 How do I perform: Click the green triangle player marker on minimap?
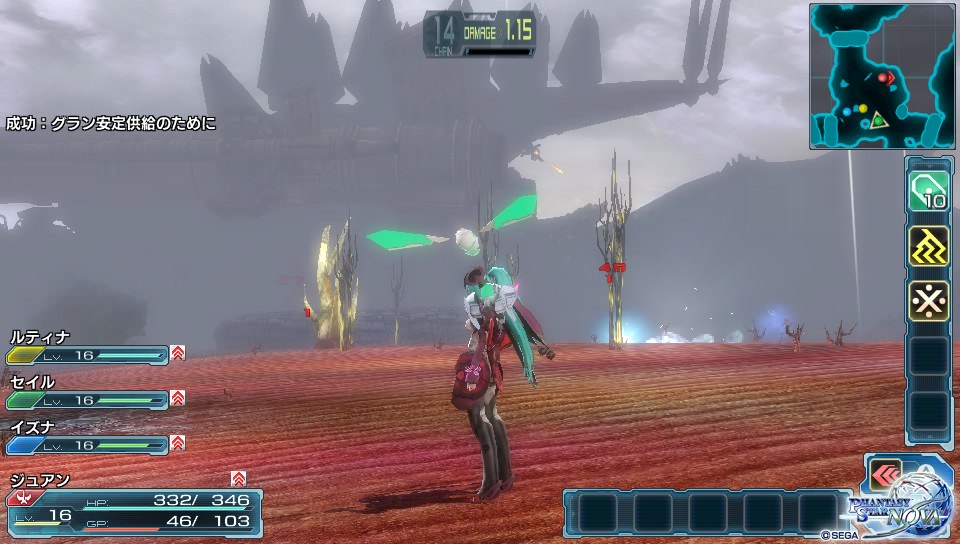pos(878,121)
